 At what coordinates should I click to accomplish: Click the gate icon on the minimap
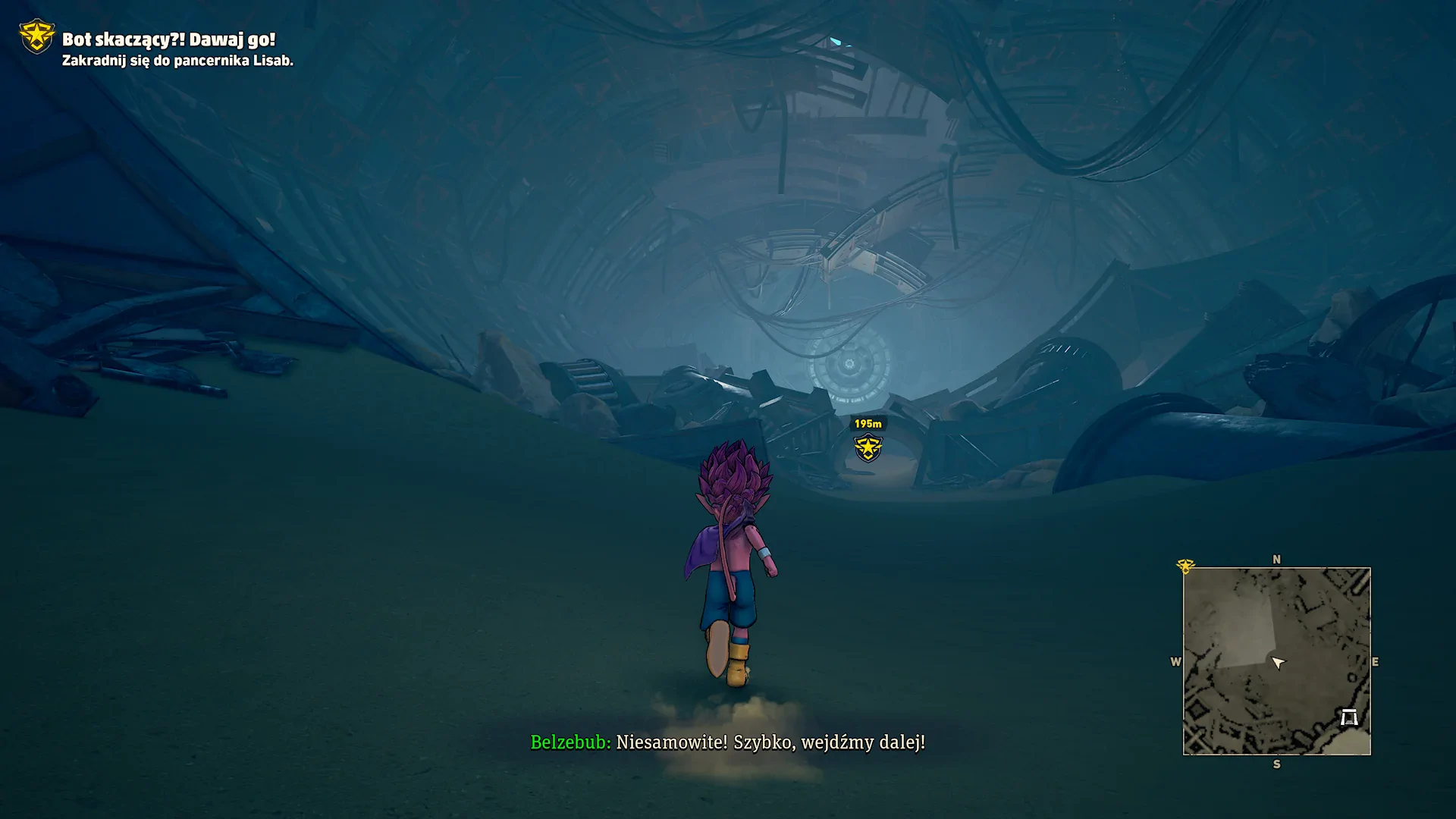coord(1348,717)
